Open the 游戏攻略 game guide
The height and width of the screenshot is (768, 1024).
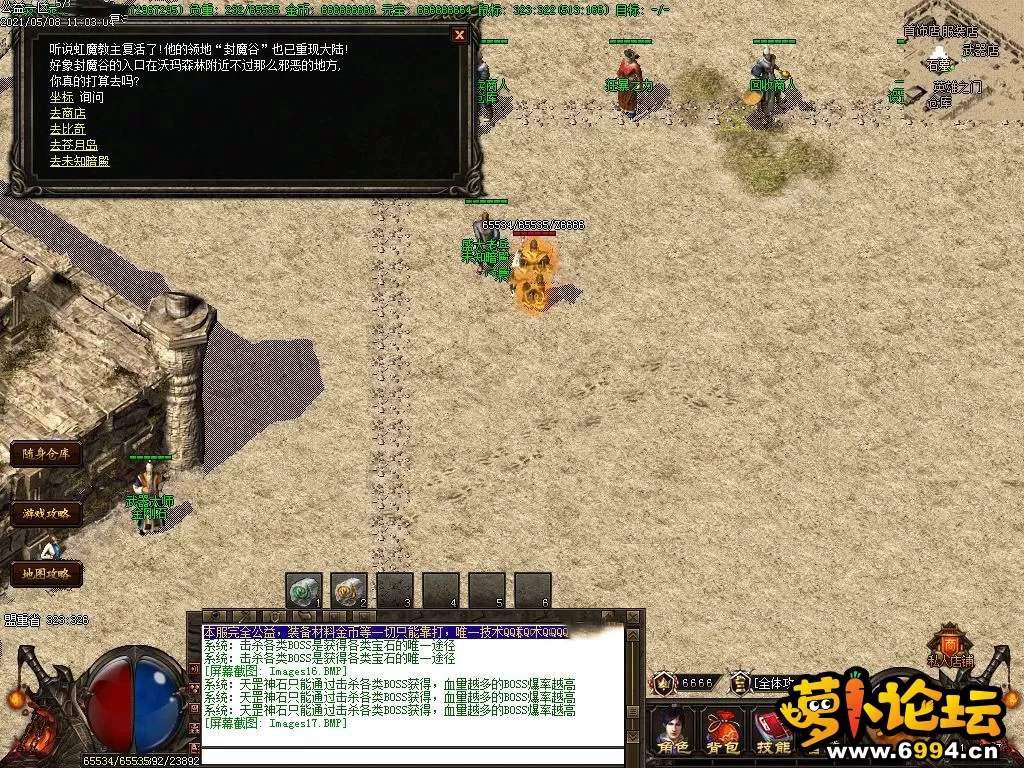click(x=46, y=514)
